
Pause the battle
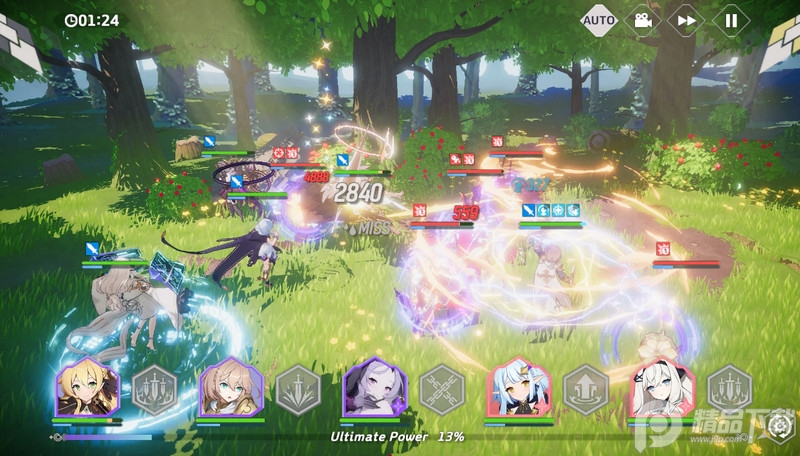731,20
